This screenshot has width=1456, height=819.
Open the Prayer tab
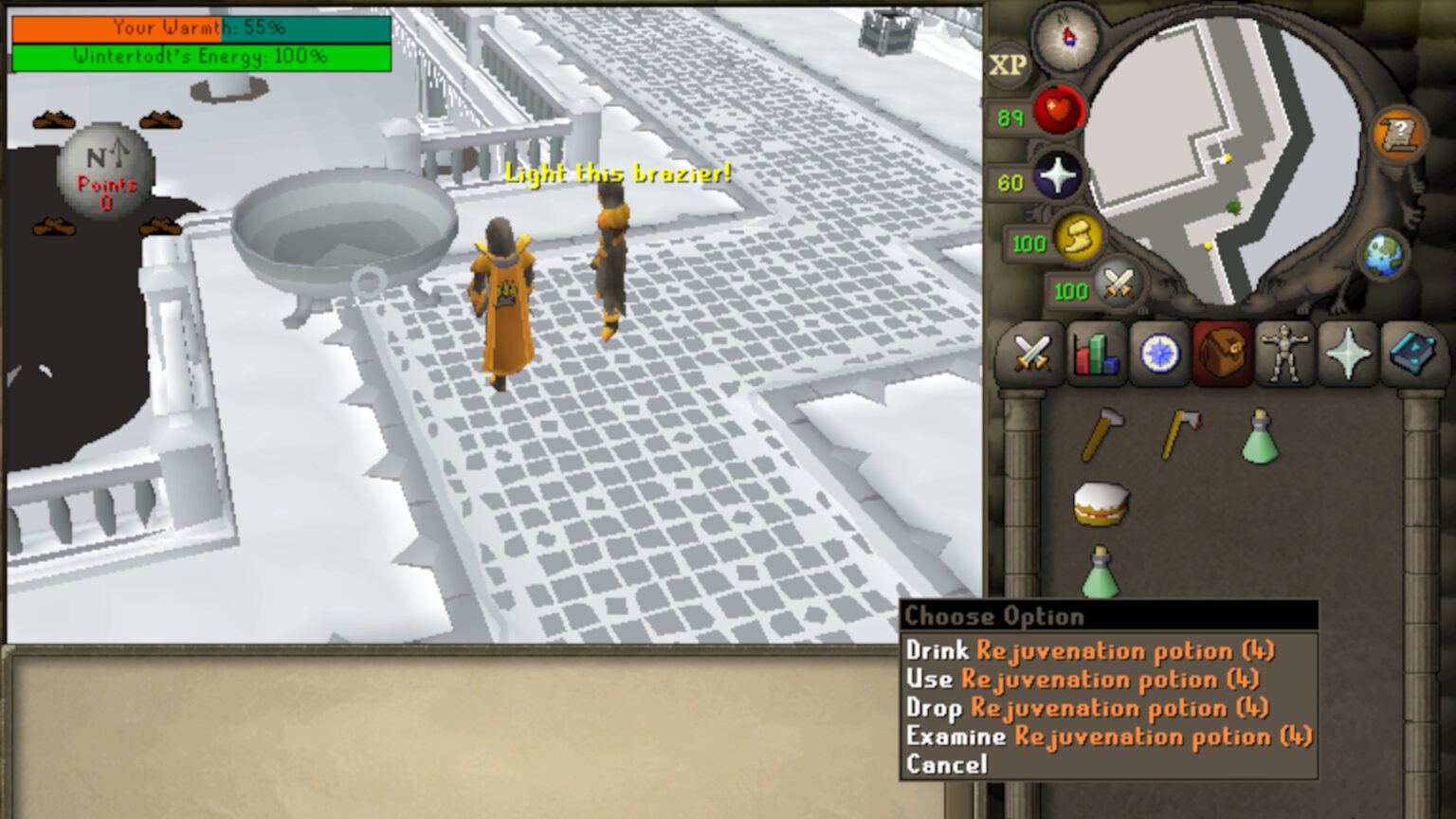coord(1347,355)
